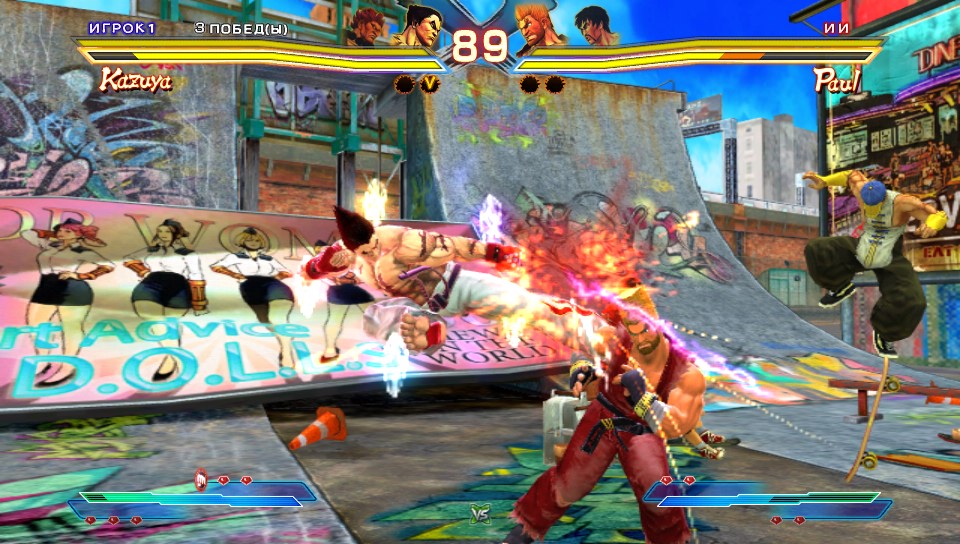Viewport: 960px width, 544px height.
Task: Click Kazuya's character portrait
Action: click(x=418, y=24)
